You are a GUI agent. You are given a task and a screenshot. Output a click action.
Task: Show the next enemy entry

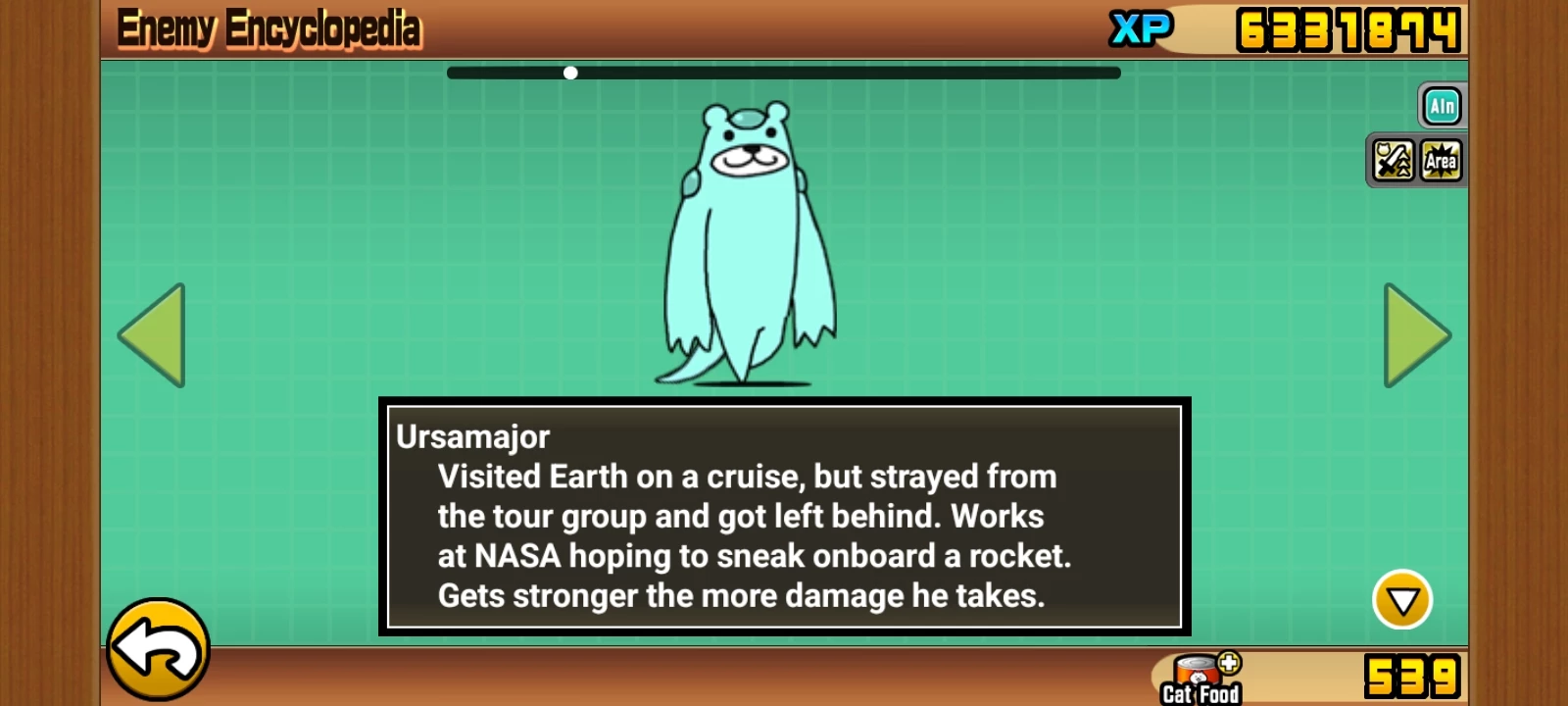(1415, 335)
